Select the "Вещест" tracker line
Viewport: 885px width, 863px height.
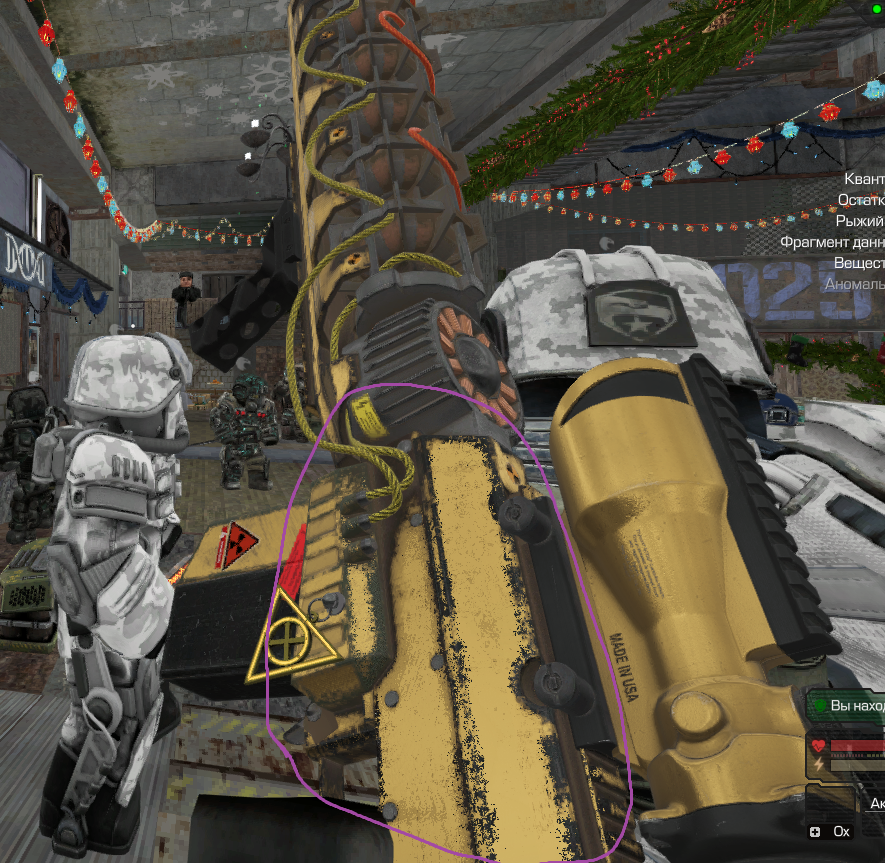coord(858,263)
